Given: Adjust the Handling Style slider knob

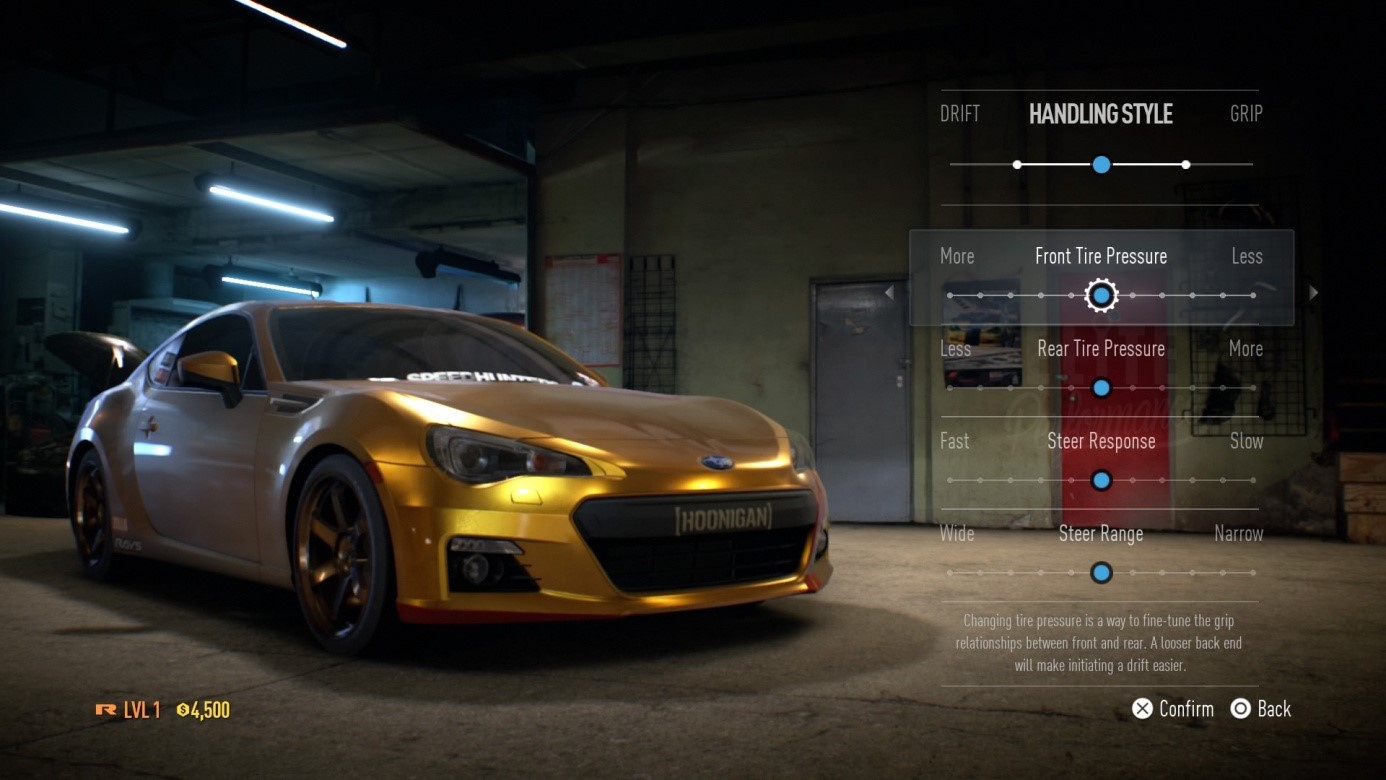Looking at the screenshot, I should click(1101, 164).
